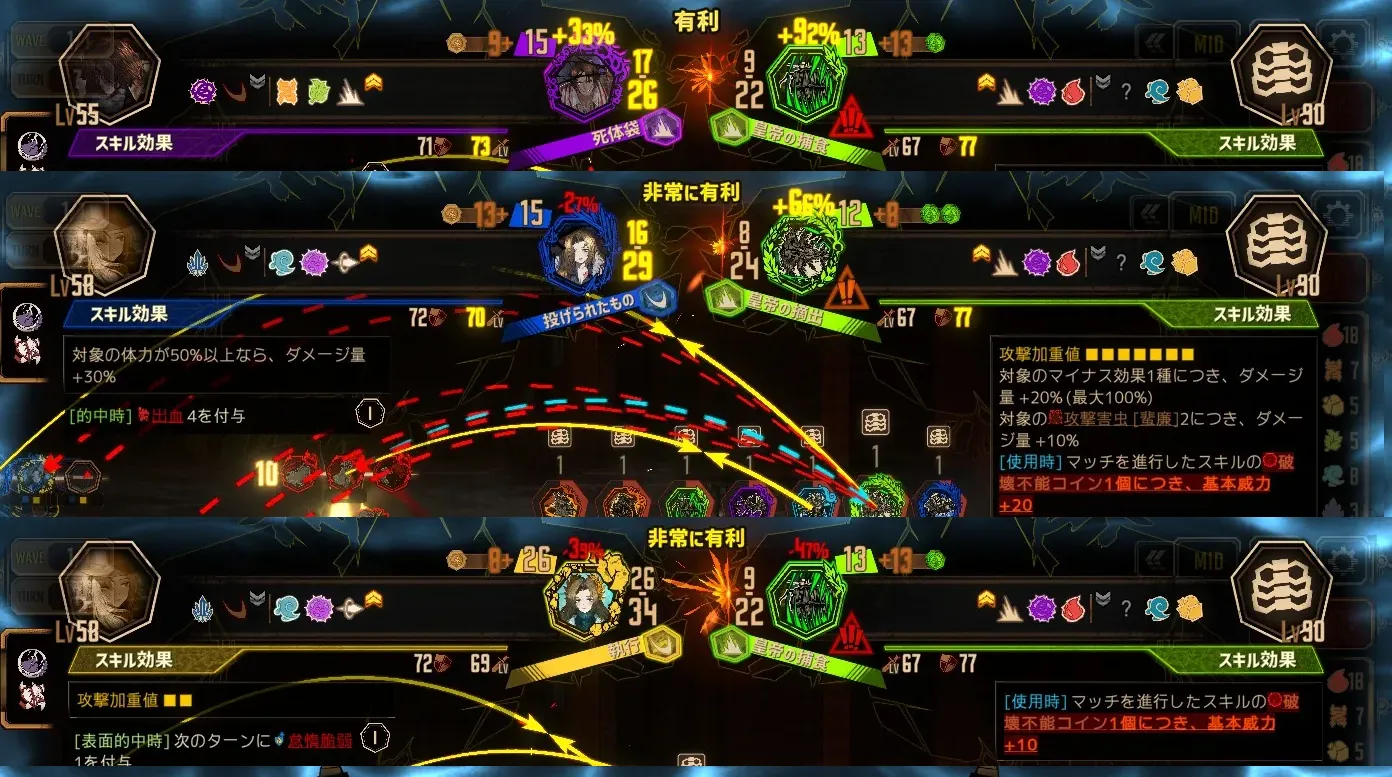Choose the purple-framed skill slot in the dashboard row

(x=750, y=500)
